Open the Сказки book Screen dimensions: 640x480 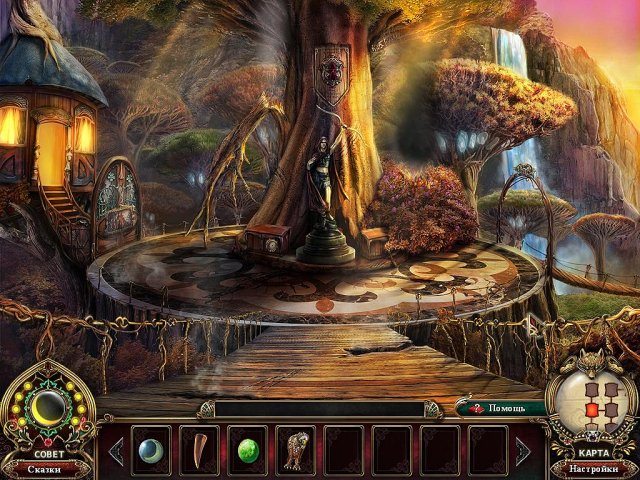tap(49, 467)
